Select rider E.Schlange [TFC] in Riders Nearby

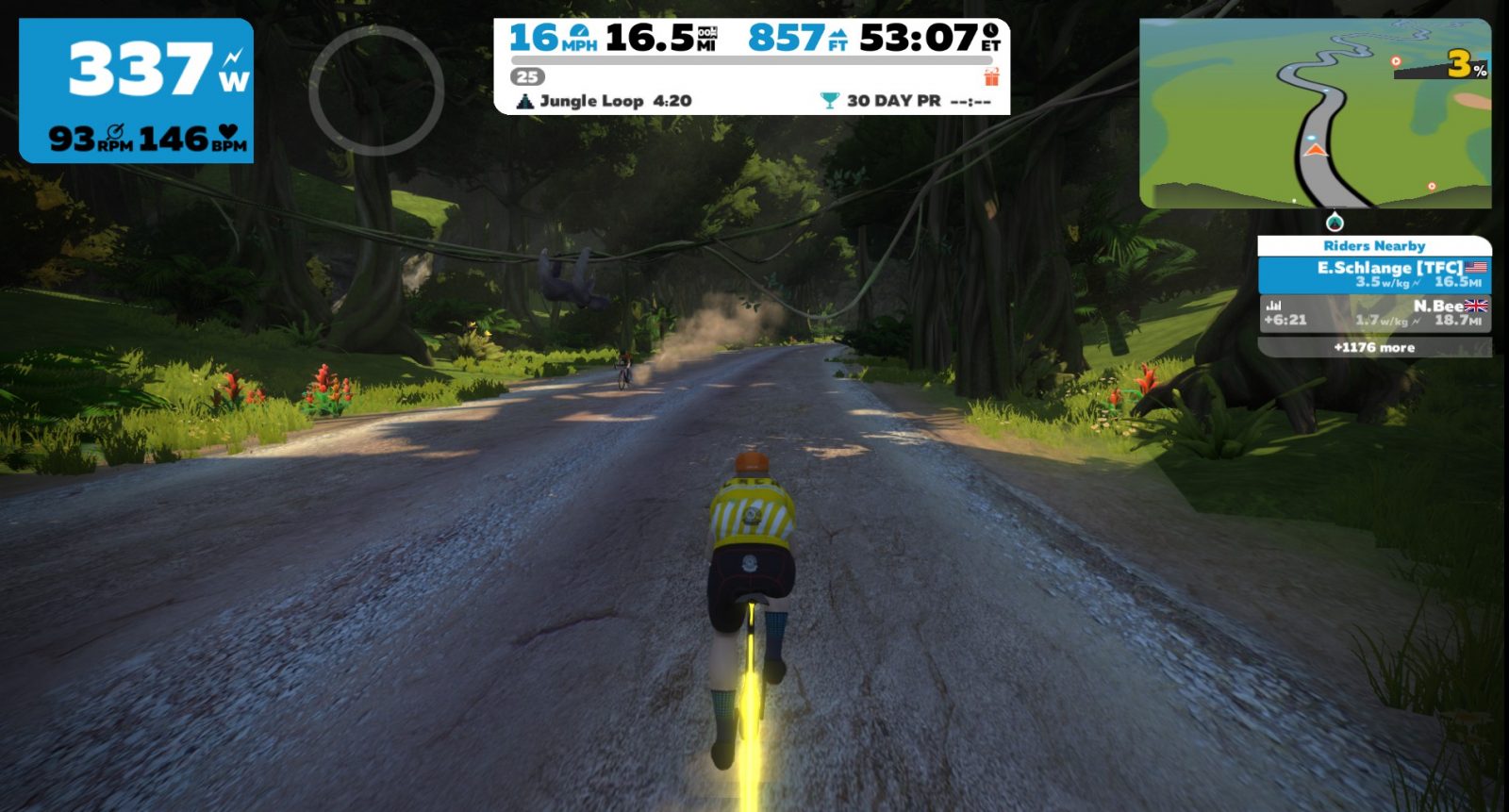[1374, 274]
